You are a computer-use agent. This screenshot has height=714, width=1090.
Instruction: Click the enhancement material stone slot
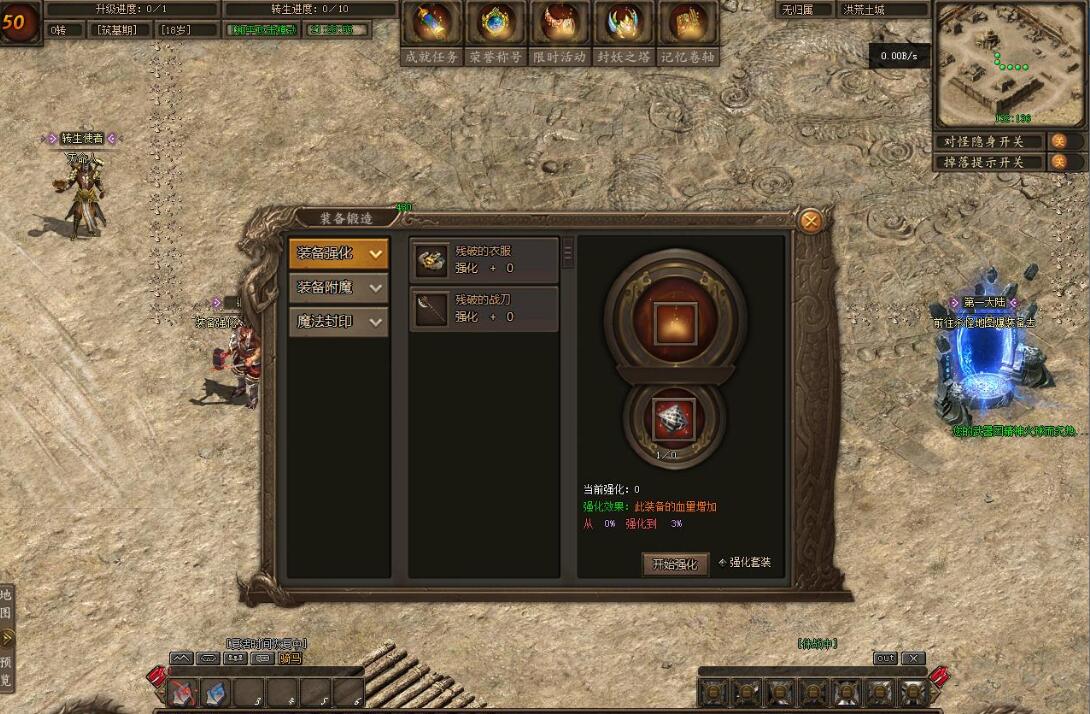coord(674,418)
